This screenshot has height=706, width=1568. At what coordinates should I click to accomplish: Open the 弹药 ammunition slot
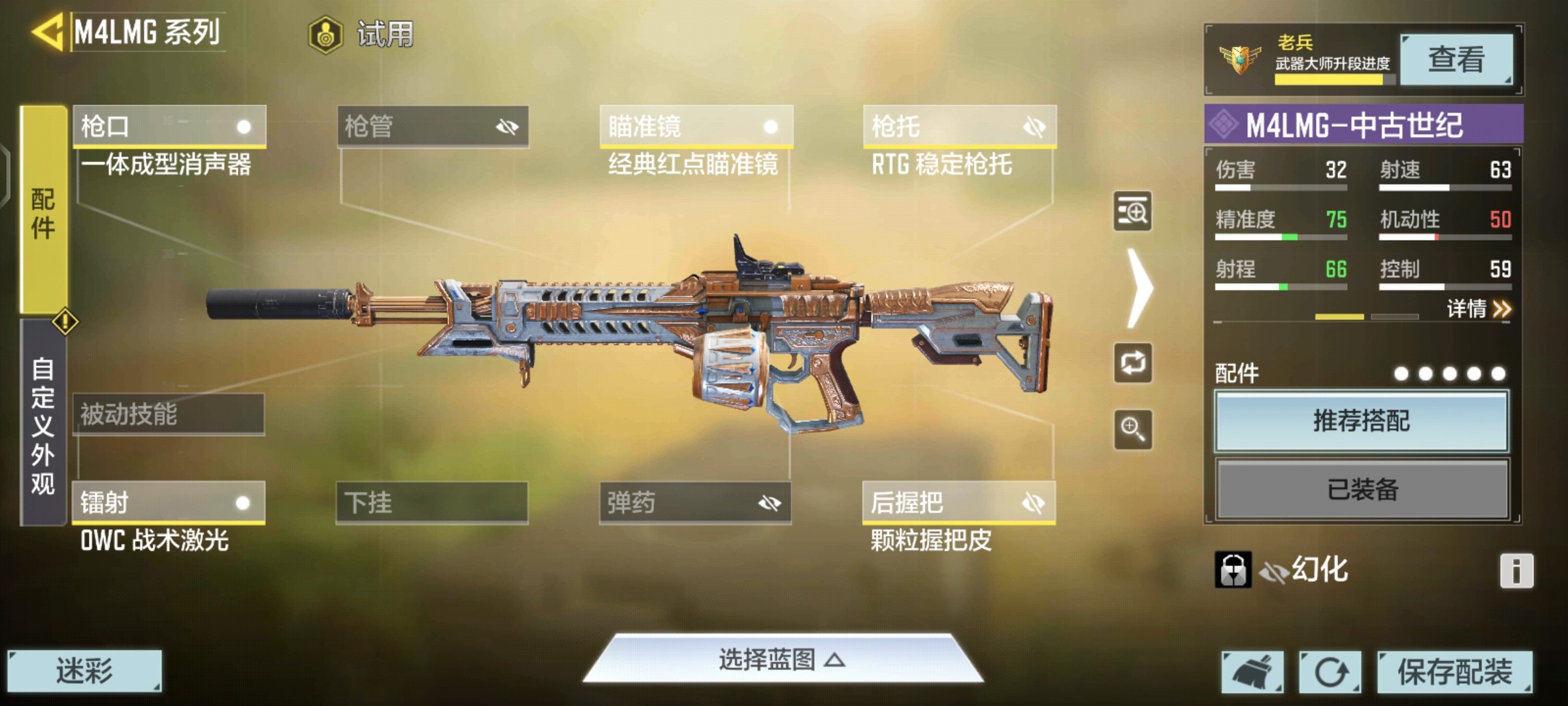coord(695,503)
